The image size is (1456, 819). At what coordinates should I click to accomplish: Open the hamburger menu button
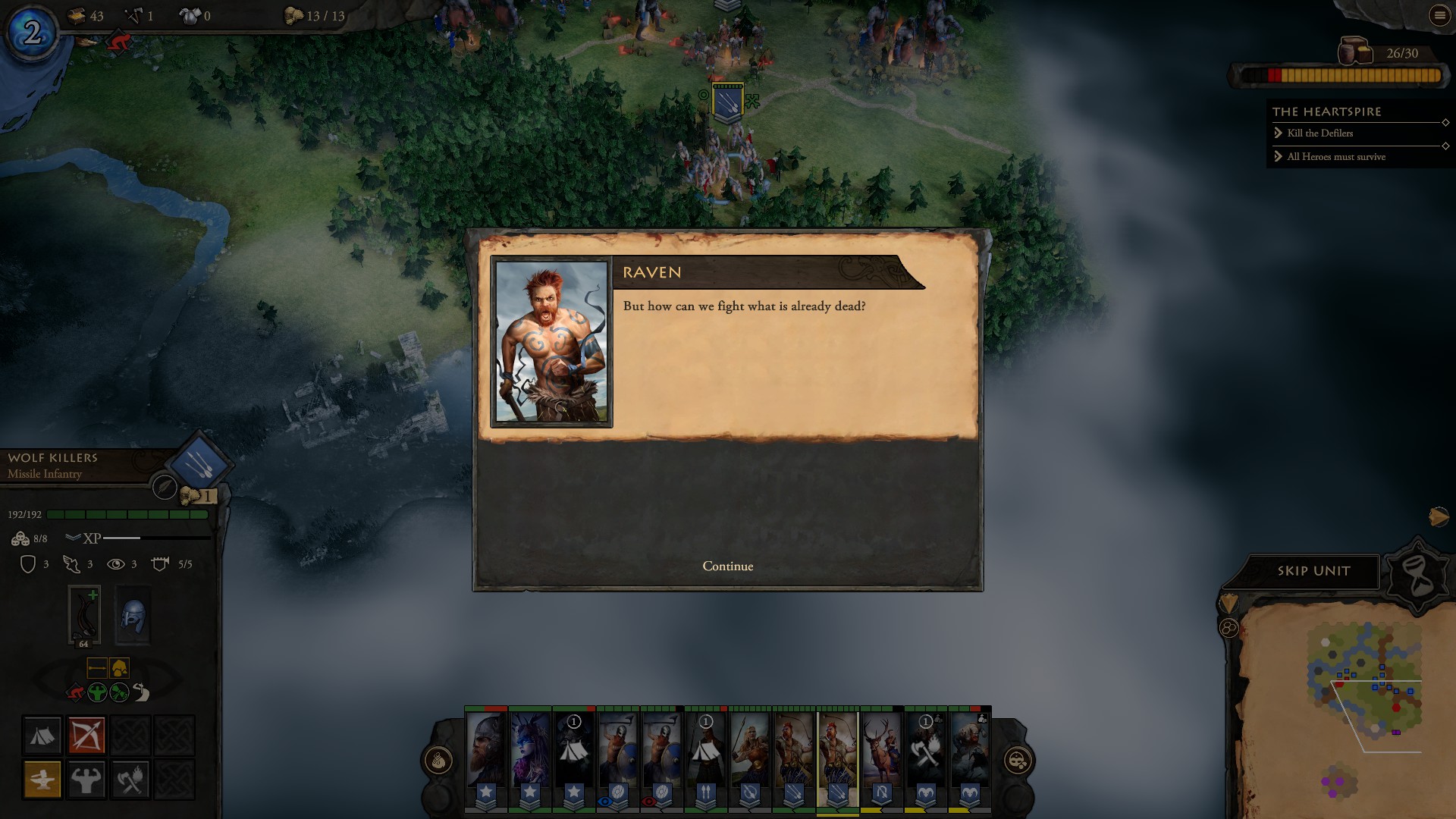point(1439,15)
